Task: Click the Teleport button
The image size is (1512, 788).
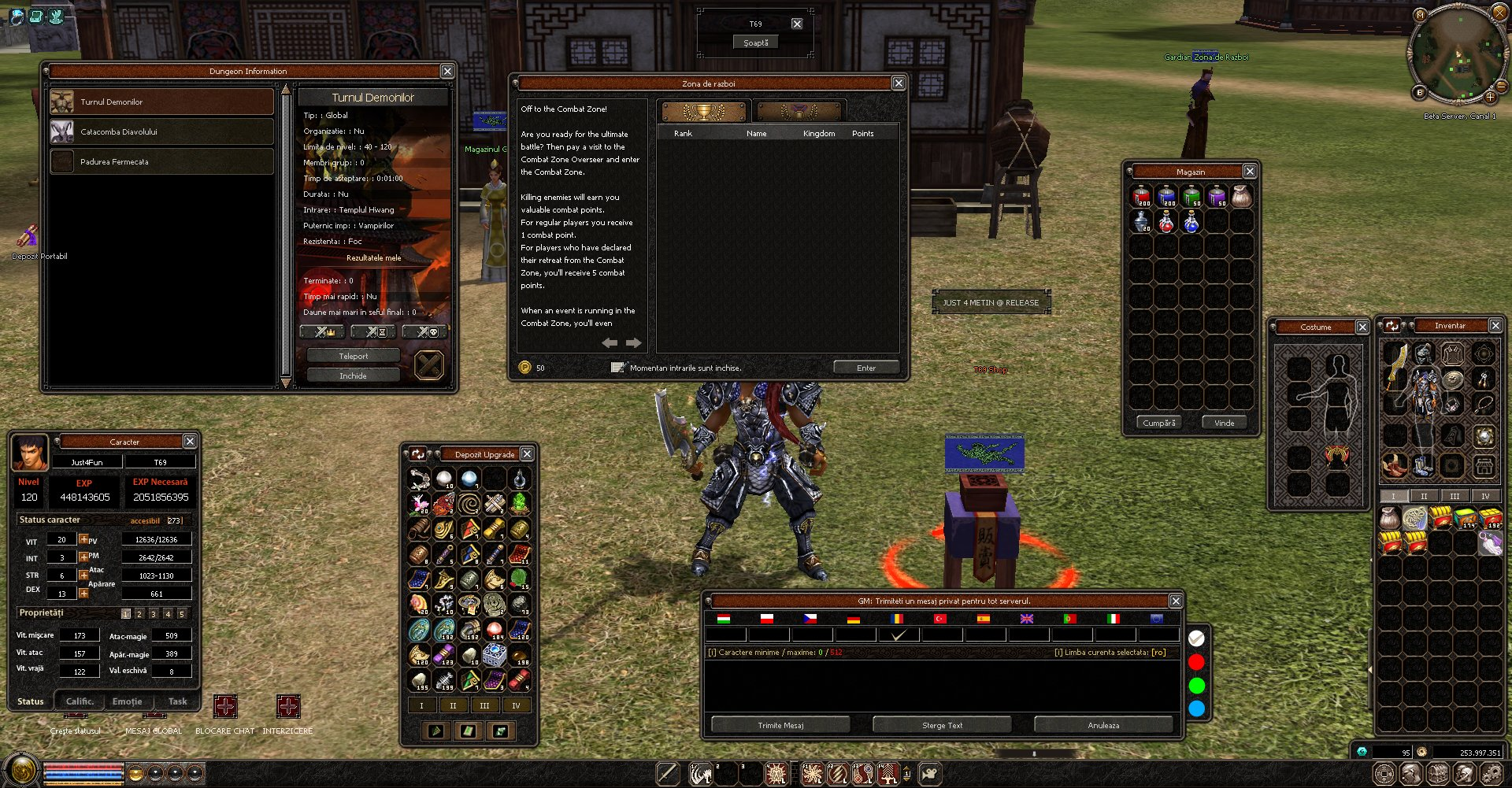Action: point(353,356)
